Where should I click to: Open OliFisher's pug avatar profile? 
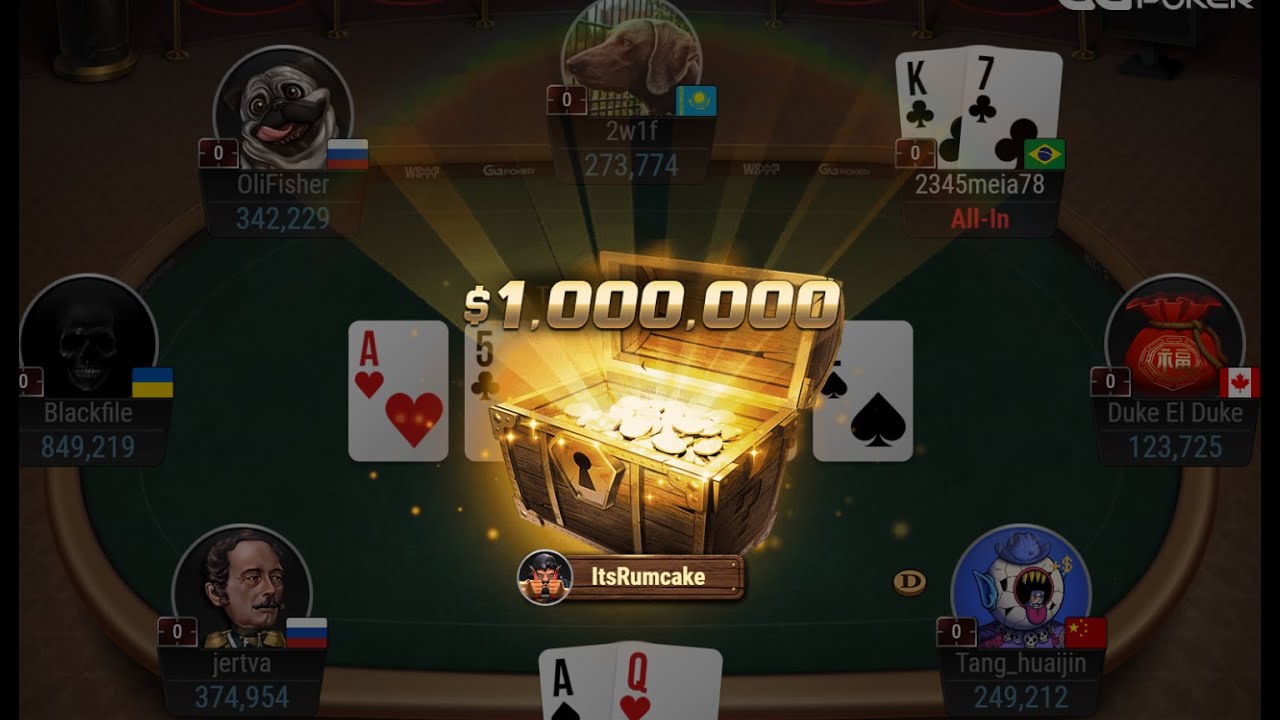tap(282, 108)
